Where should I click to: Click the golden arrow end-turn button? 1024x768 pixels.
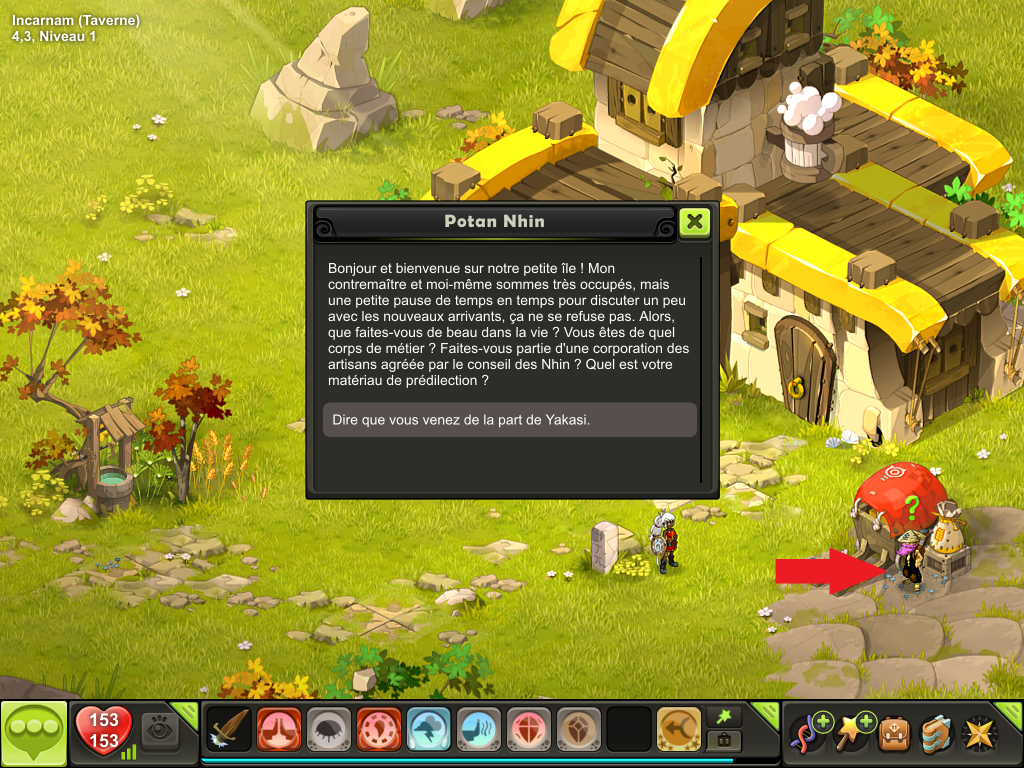(678, 729)
